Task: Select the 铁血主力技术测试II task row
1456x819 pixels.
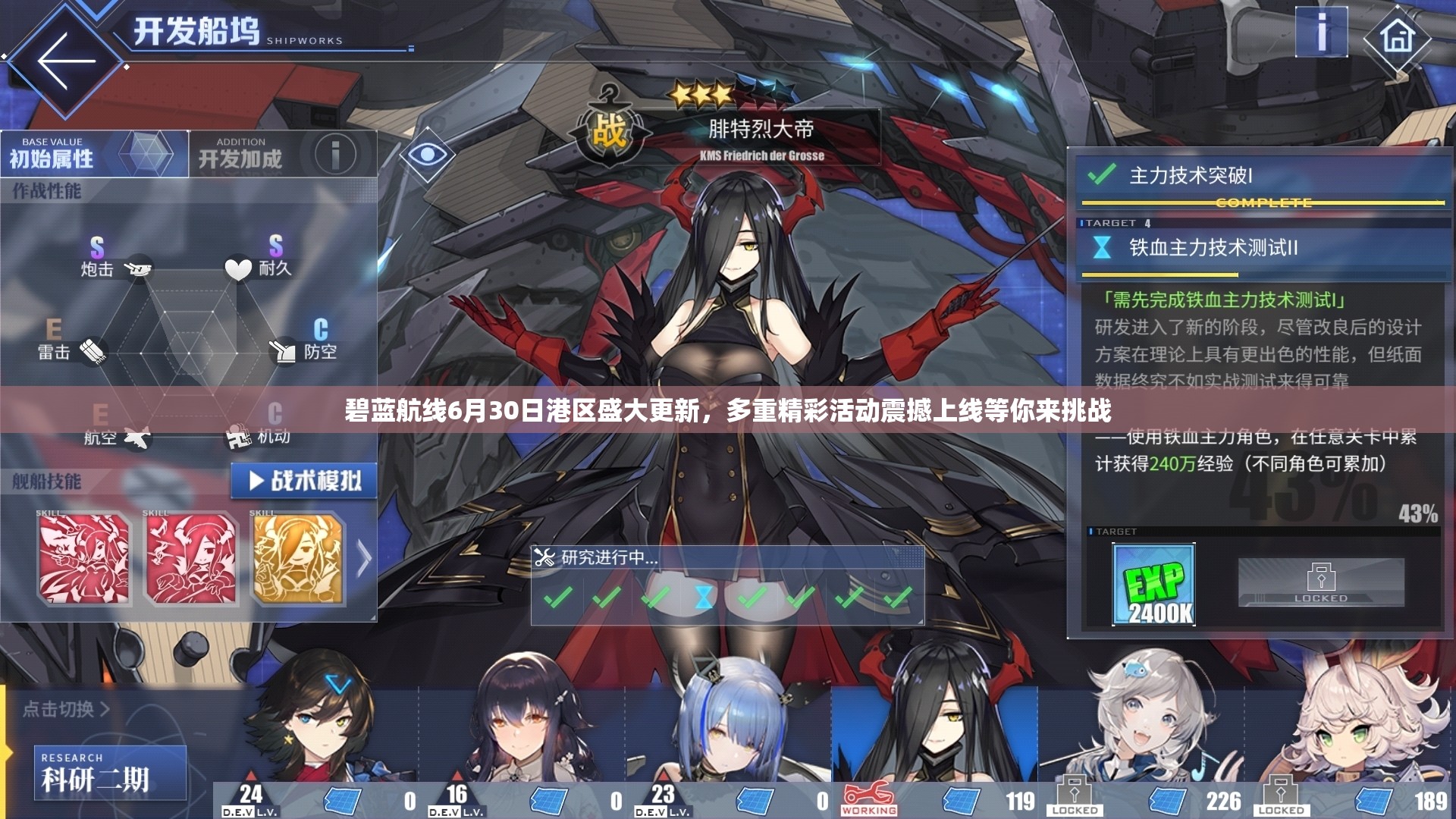Action: [x=1260, y=248]
